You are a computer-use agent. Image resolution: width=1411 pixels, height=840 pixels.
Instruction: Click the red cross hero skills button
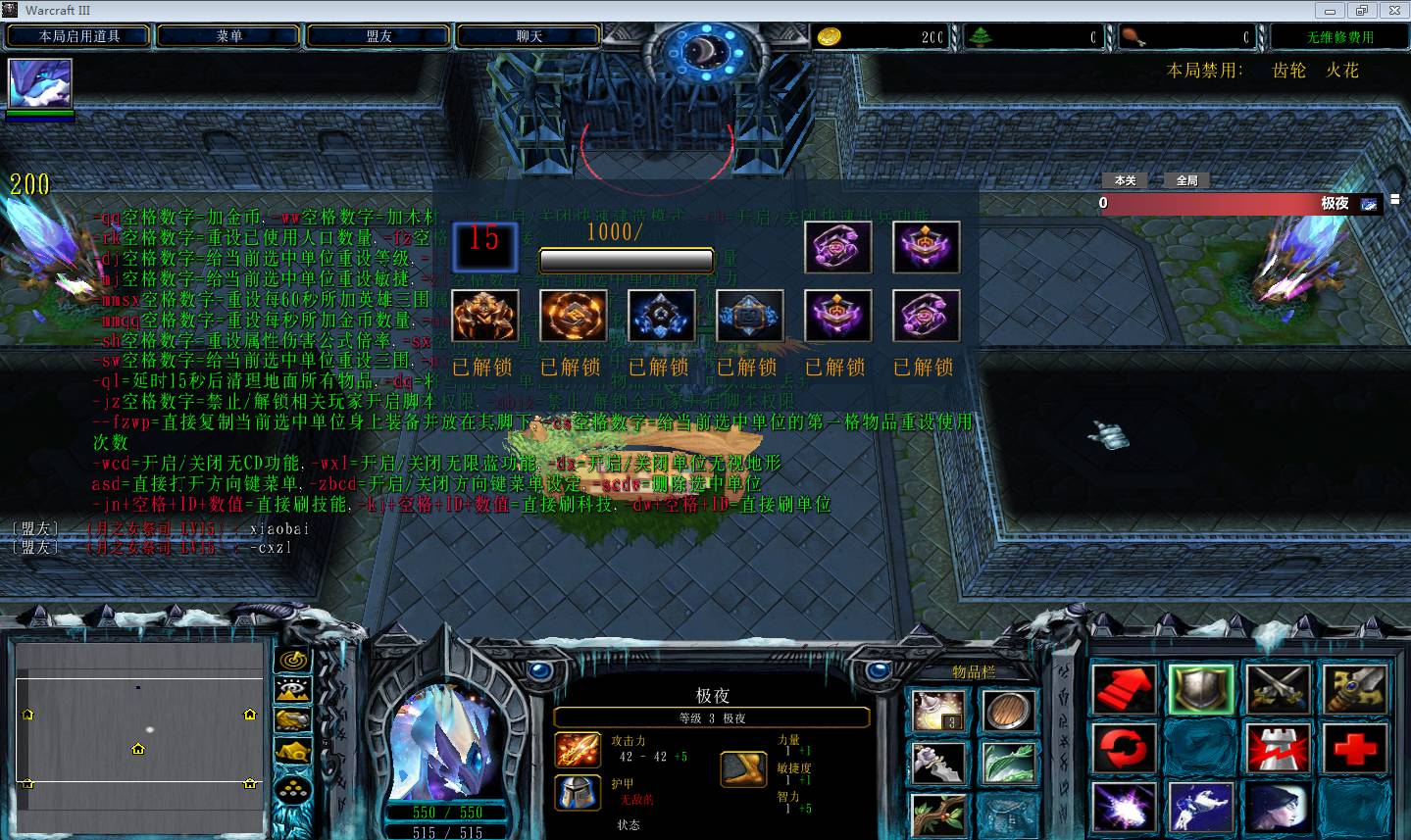point(1355,751)
